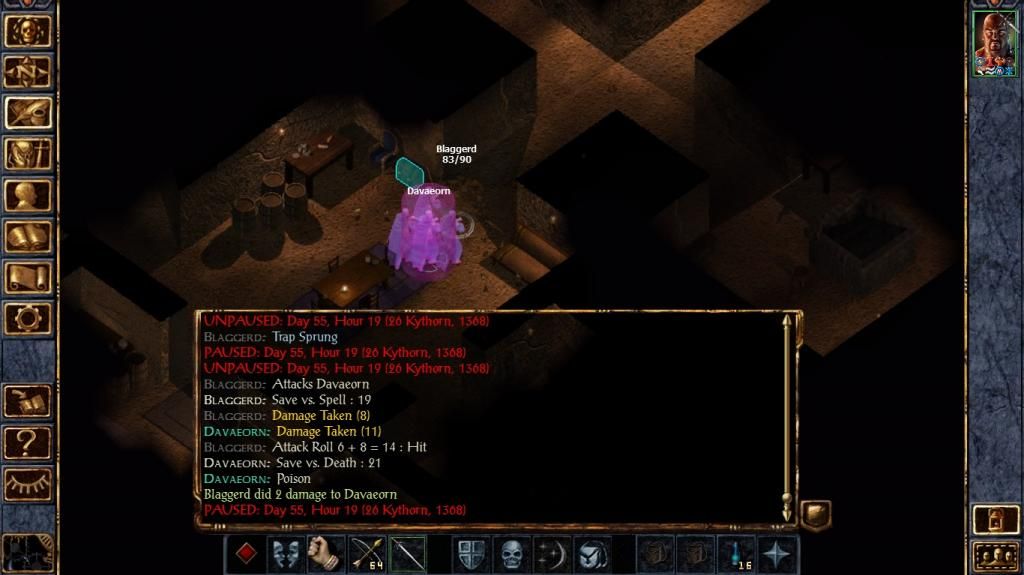
Task: Toggle the padlock button at lower right
Action: (x=996, y=519)
